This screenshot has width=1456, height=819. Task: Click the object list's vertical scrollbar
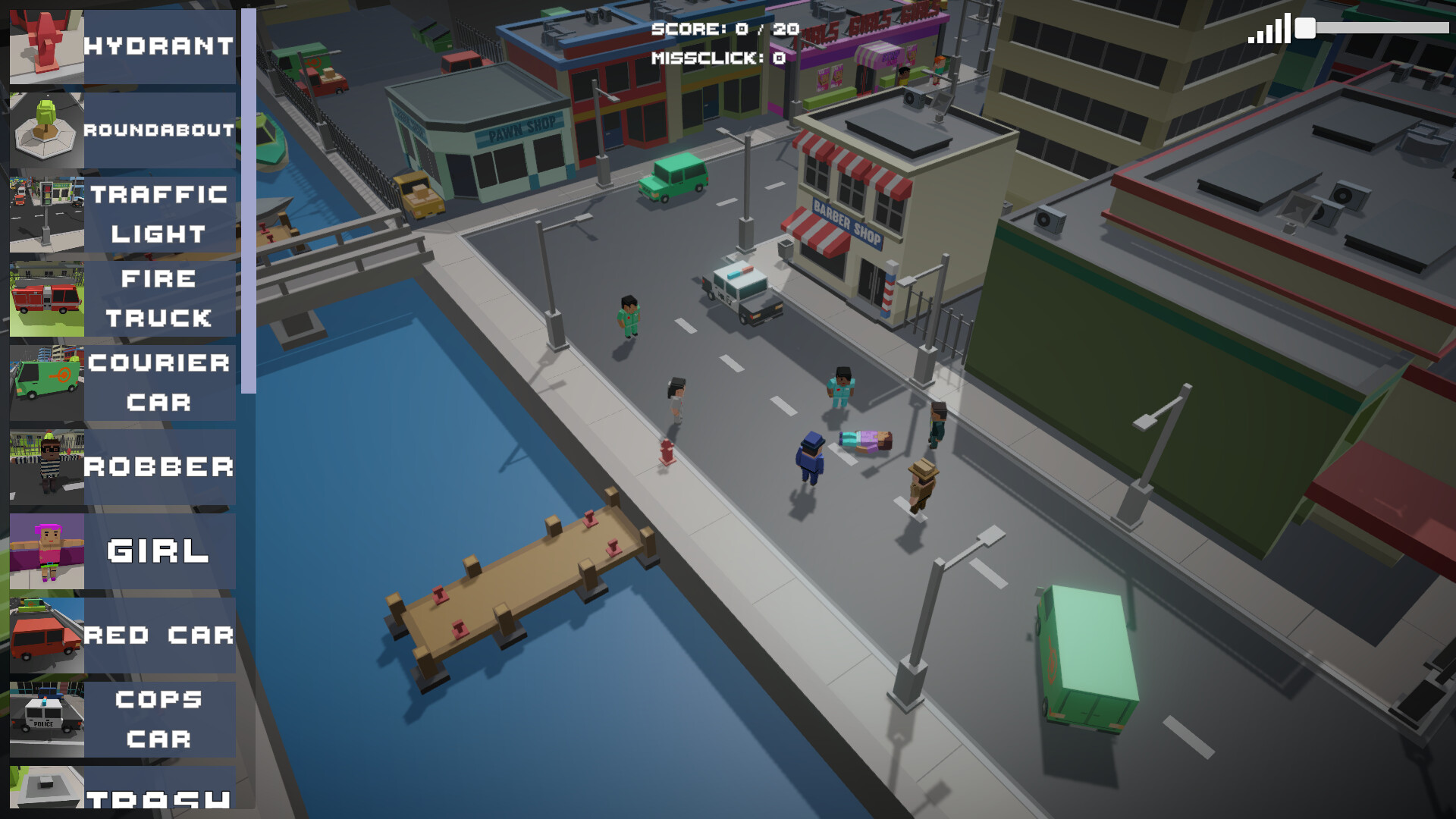pos(248,201)
